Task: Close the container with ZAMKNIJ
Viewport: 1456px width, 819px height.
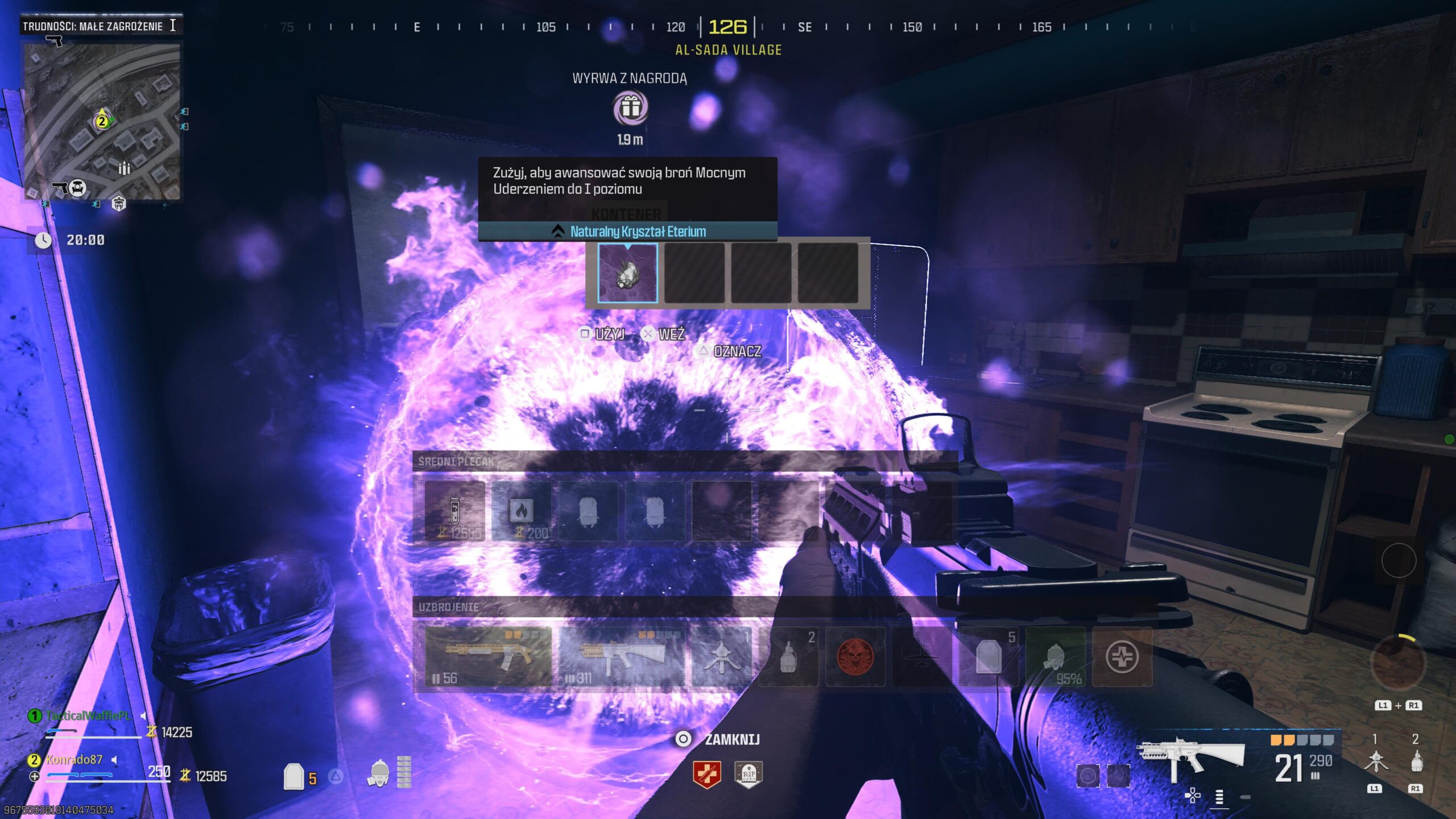Action: pyautogui.click(x=719, y=739)
